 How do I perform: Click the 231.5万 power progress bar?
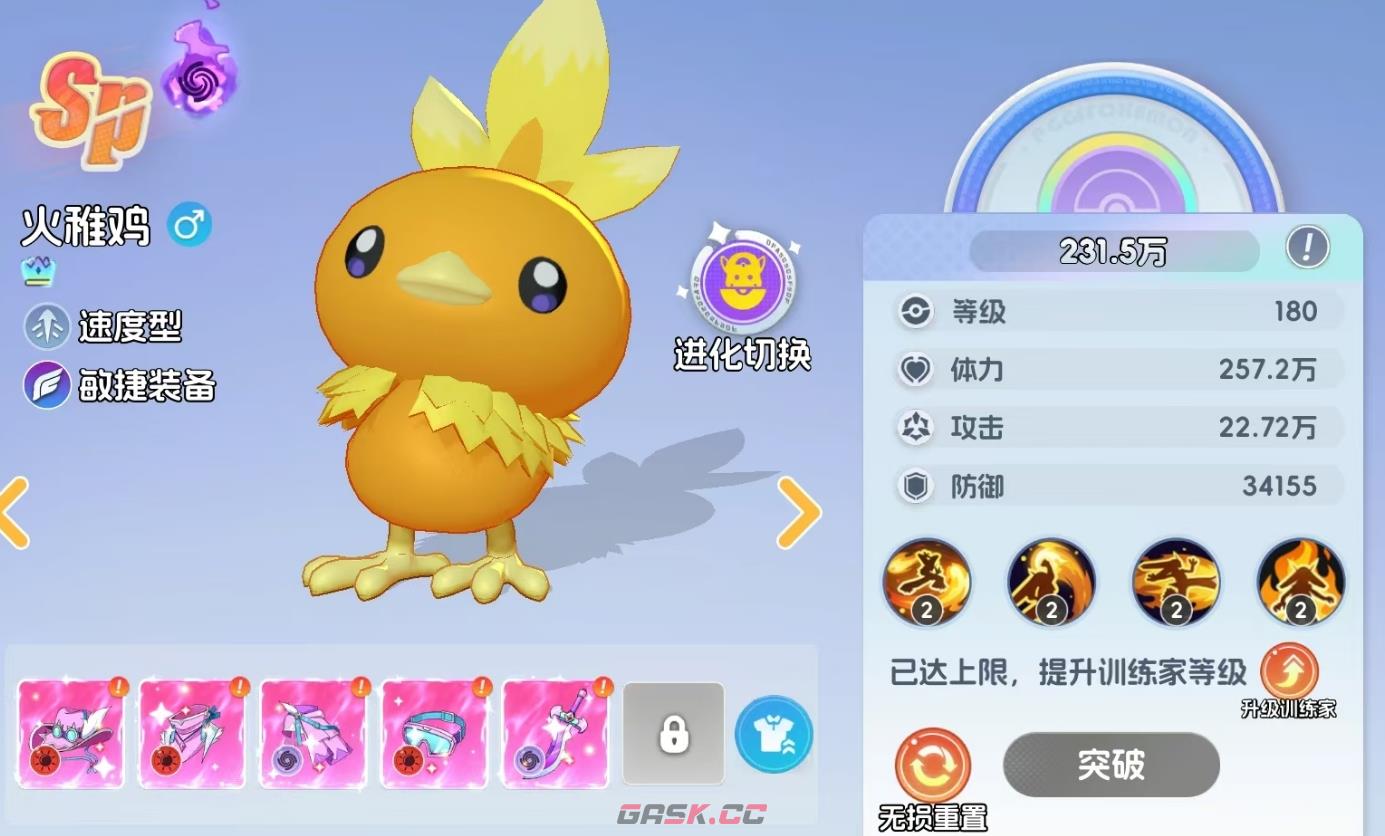[1113, 251]
